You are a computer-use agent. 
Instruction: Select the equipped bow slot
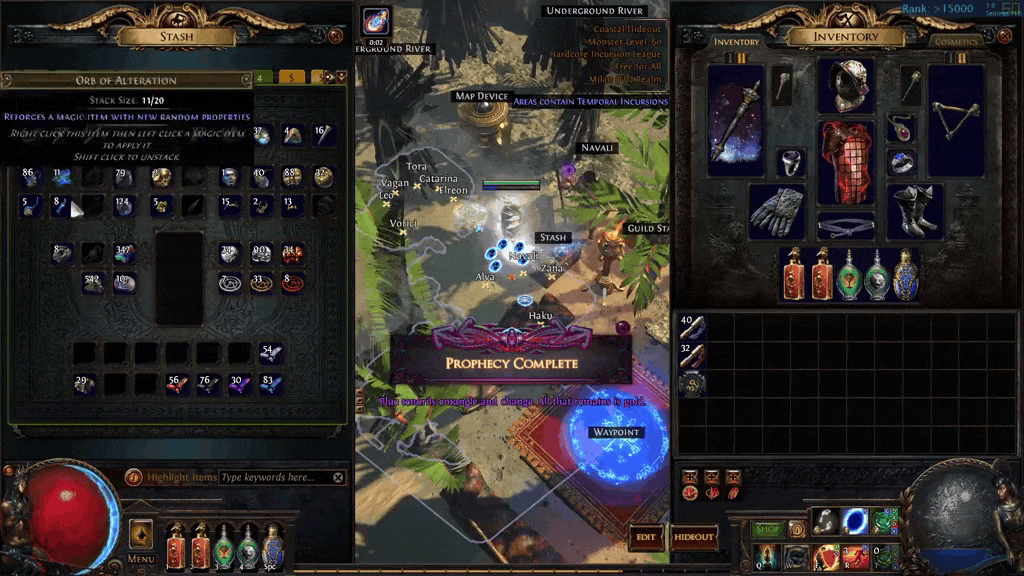pyautogui.click(x=956, y=113)
